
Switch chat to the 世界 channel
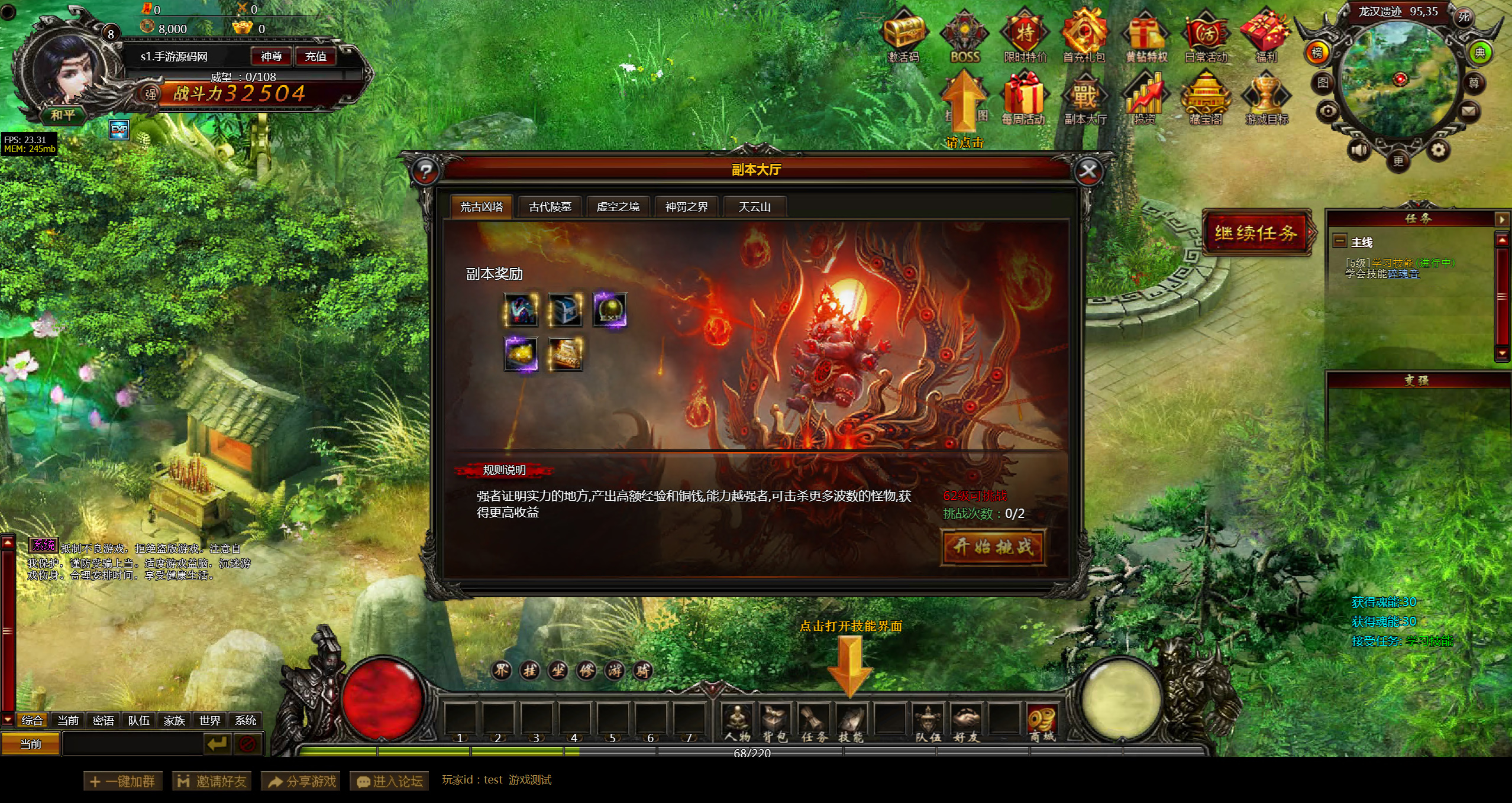point(209,720)
